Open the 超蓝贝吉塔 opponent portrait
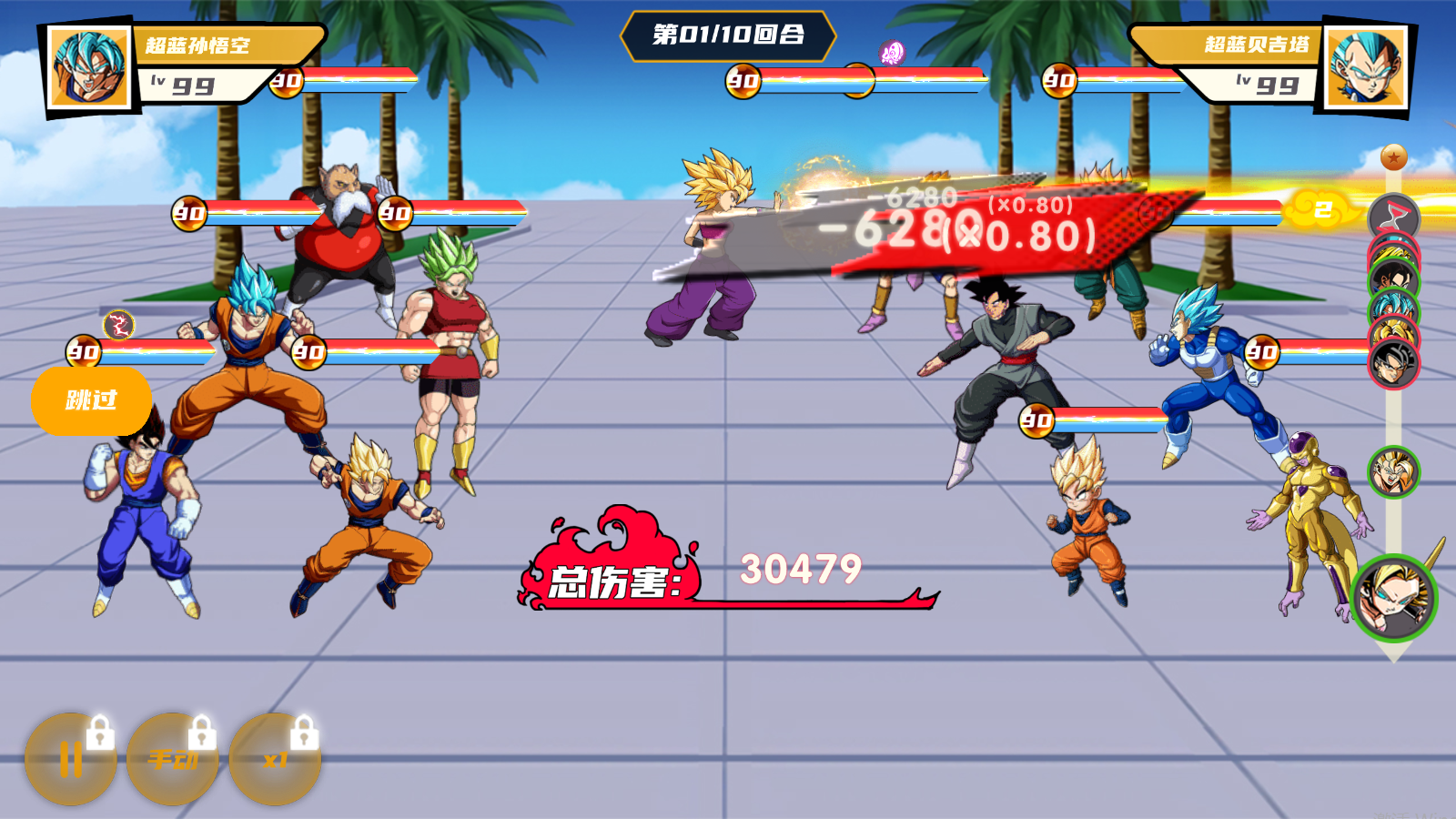This screenshot has width=1456, height=819. [1364, 68]
